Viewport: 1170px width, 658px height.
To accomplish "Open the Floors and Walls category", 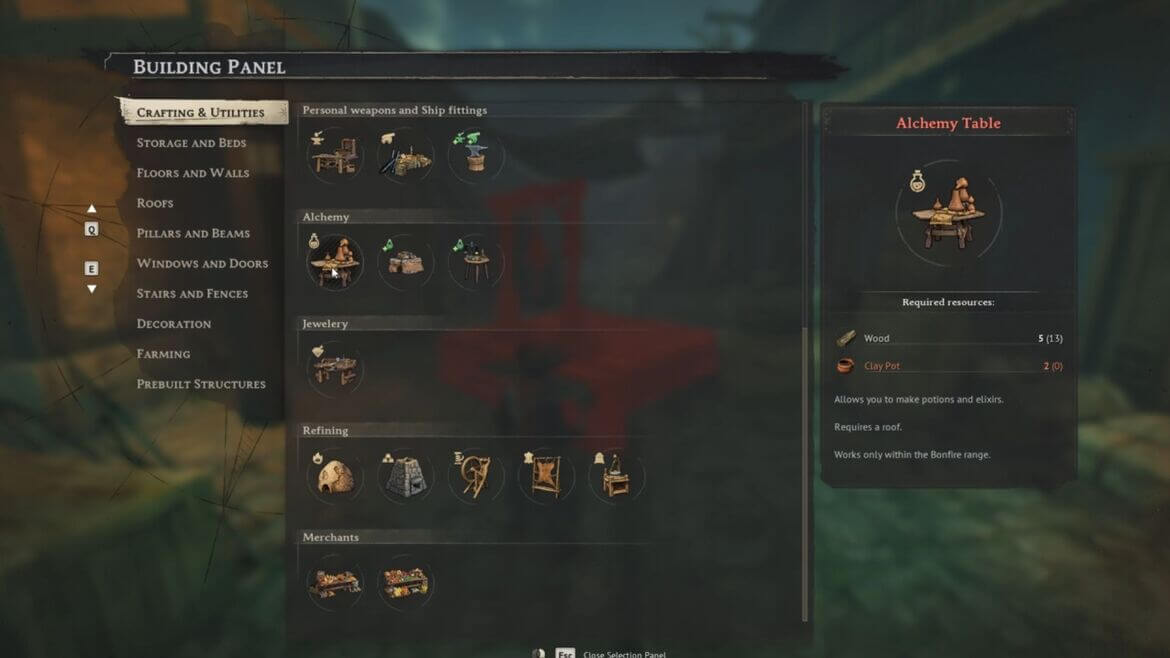I will 193,173.
